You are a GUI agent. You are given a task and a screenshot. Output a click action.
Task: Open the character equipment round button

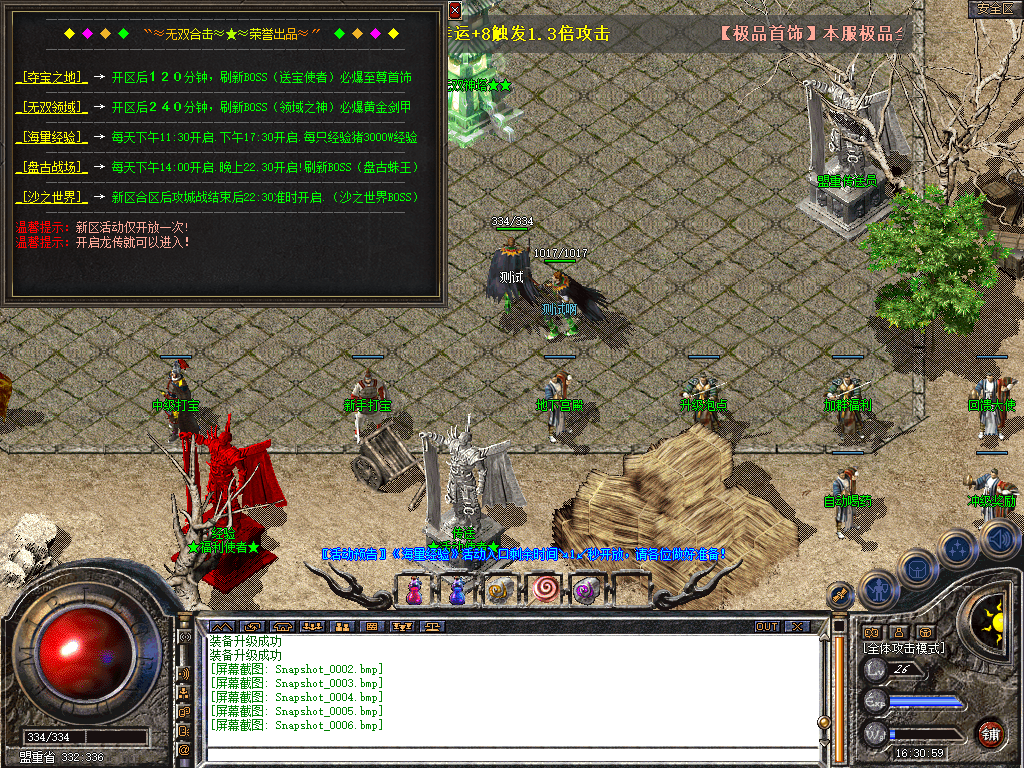coord(877,590)
